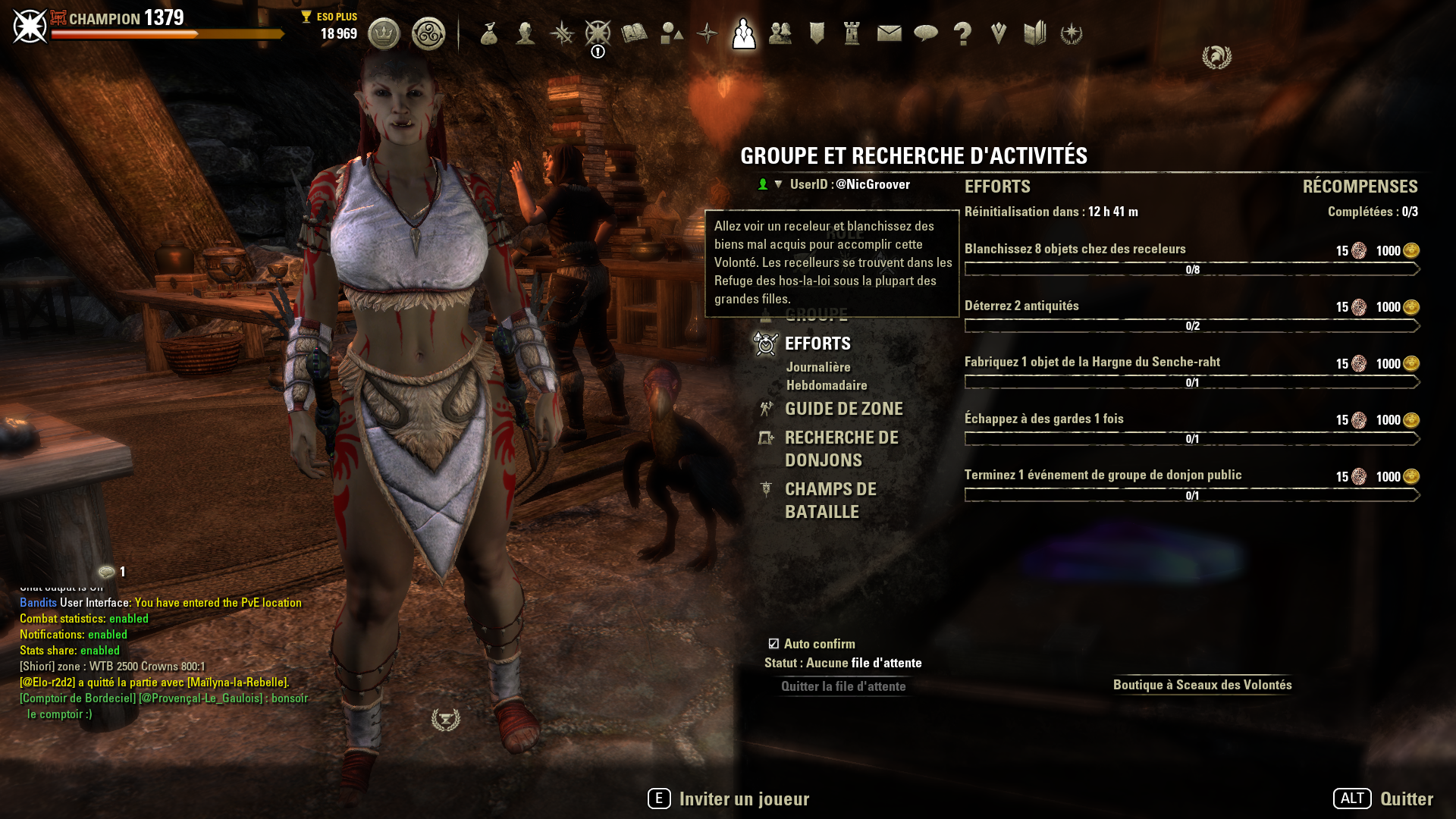
Task: Open the guilds shield icon
Action: [817, 33]
